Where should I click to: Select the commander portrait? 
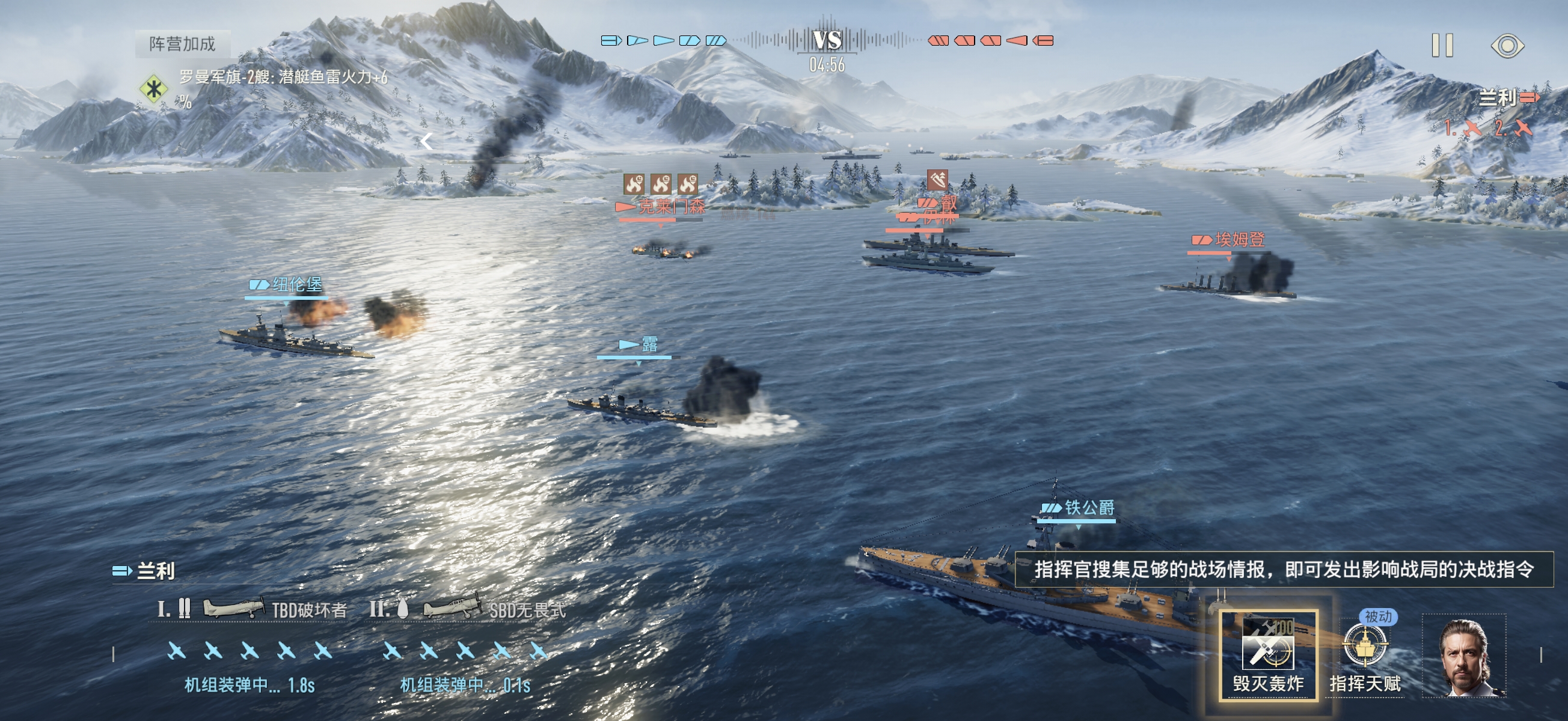1465,656
